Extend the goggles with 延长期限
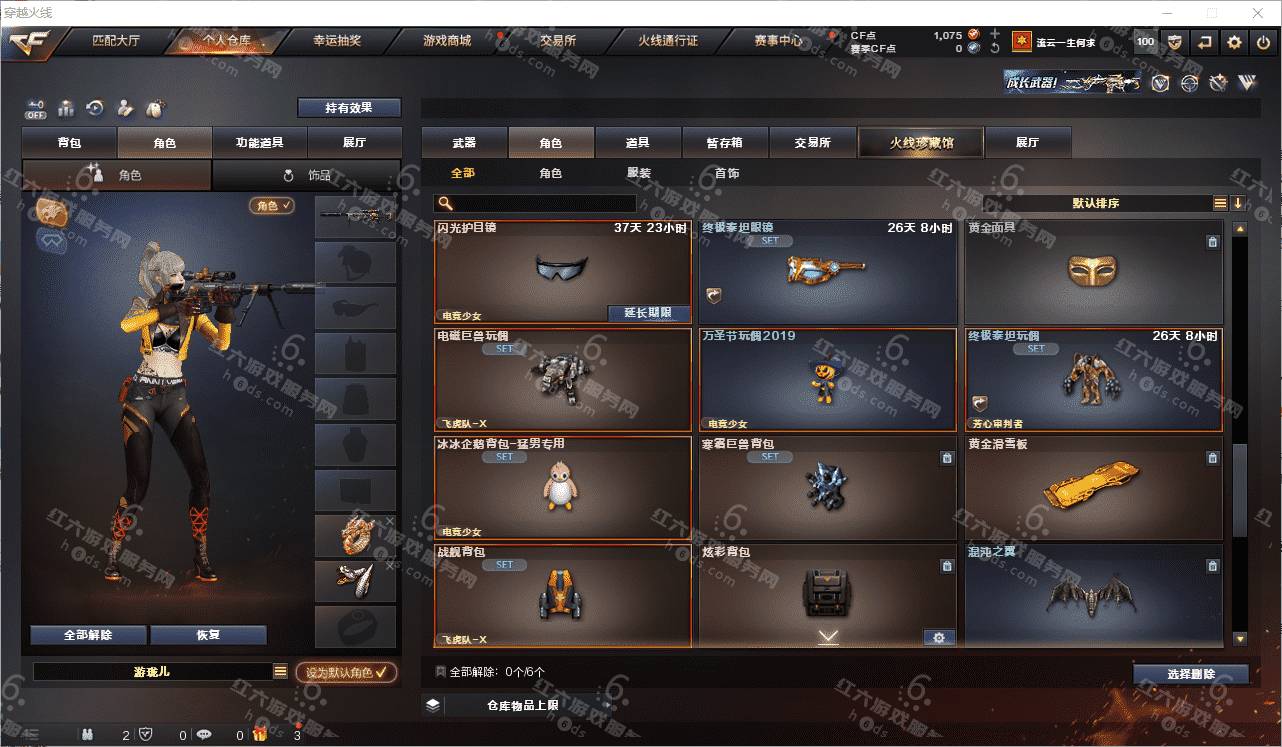The image size is (1282, 747). click(x=648, y=313)
